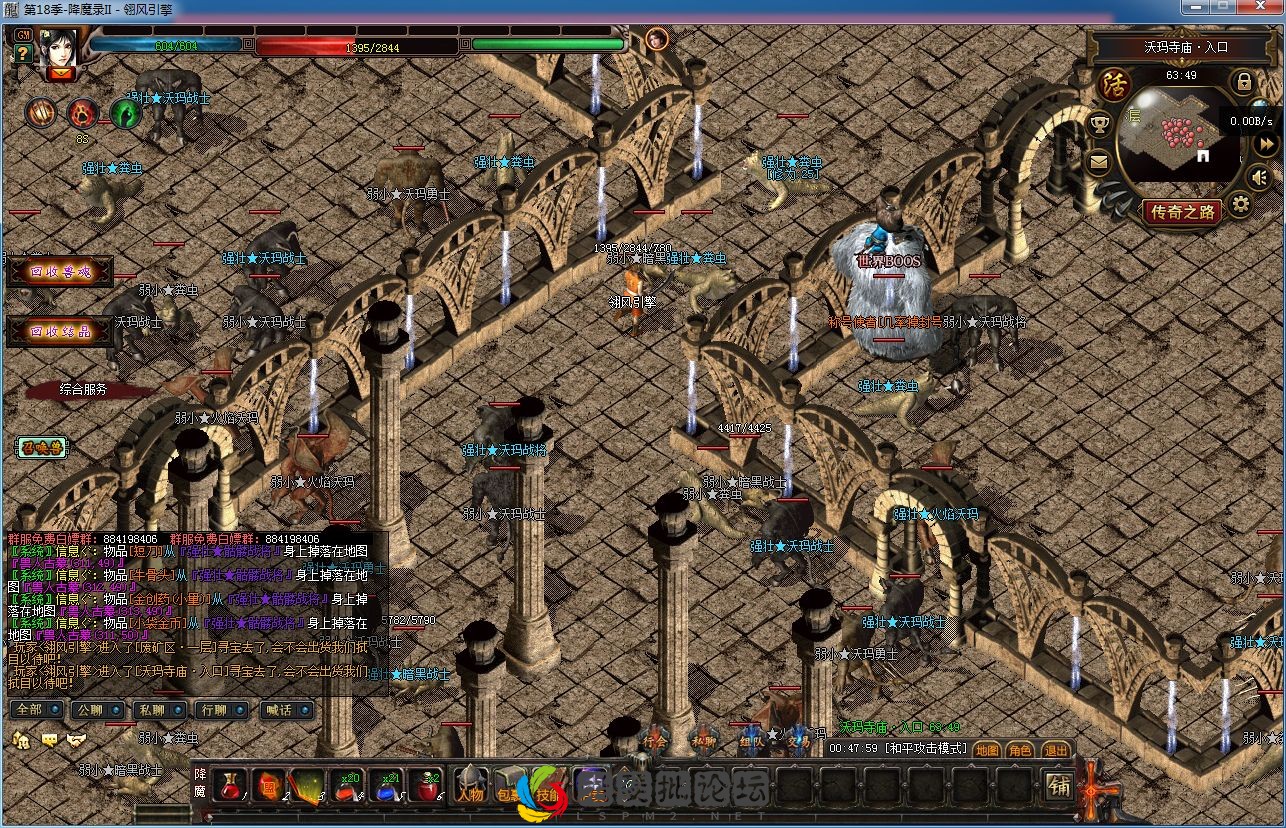Click the 召唤兽 button
The image size is (1286, 828).
[41, 447]
